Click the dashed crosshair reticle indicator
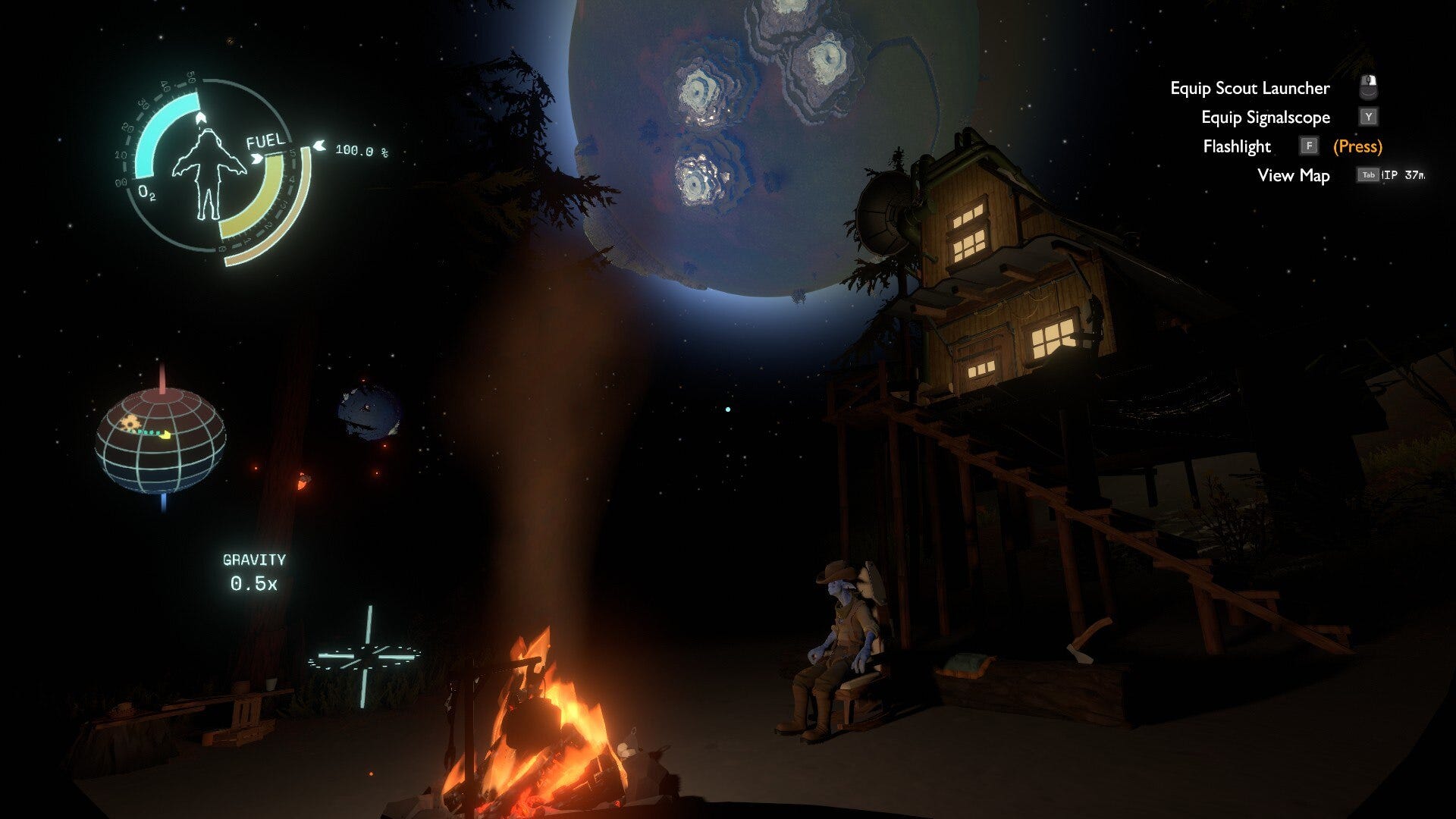 click(366, 657)
